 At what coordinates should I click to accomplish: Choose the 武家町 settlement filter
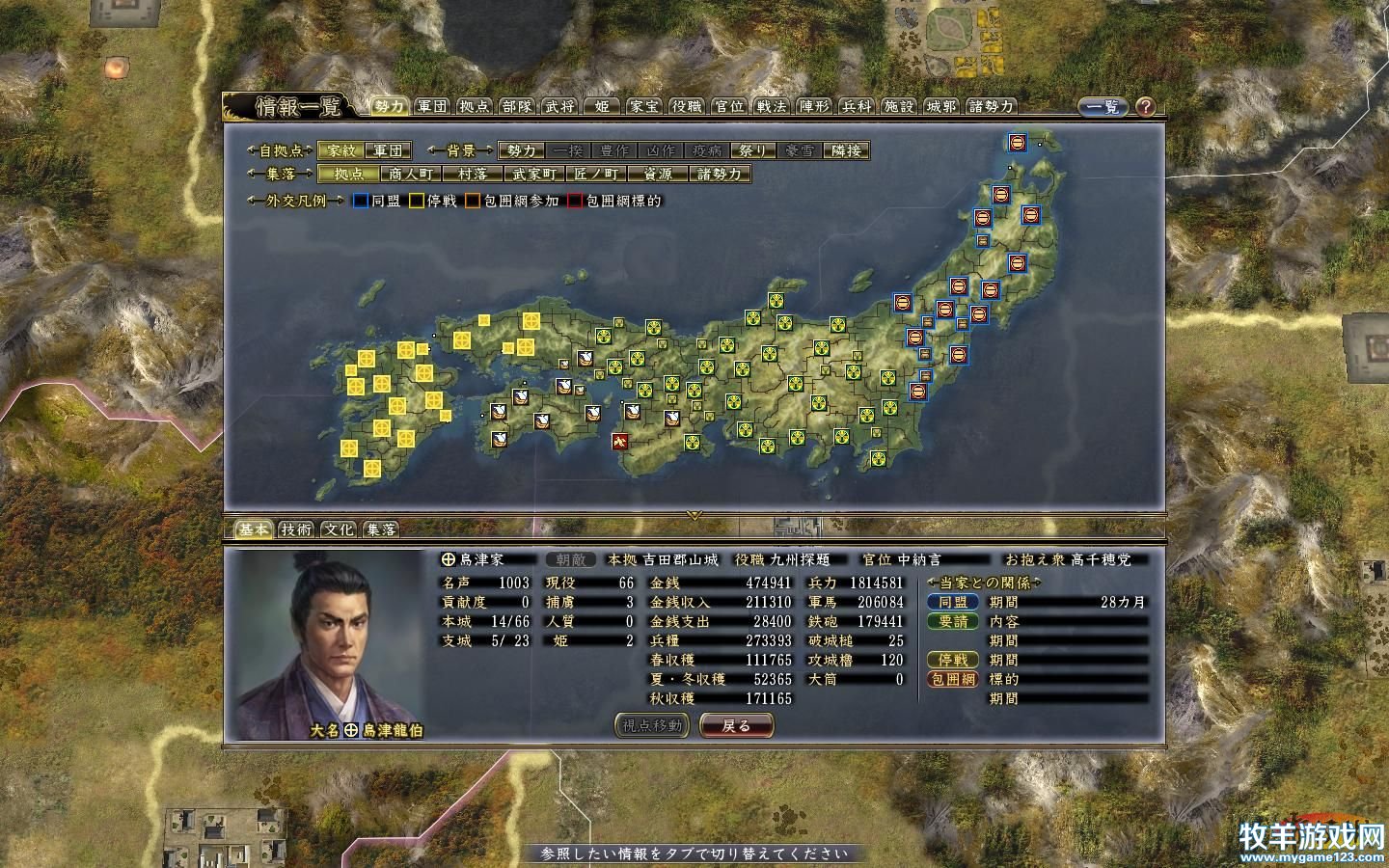point(533,175)
